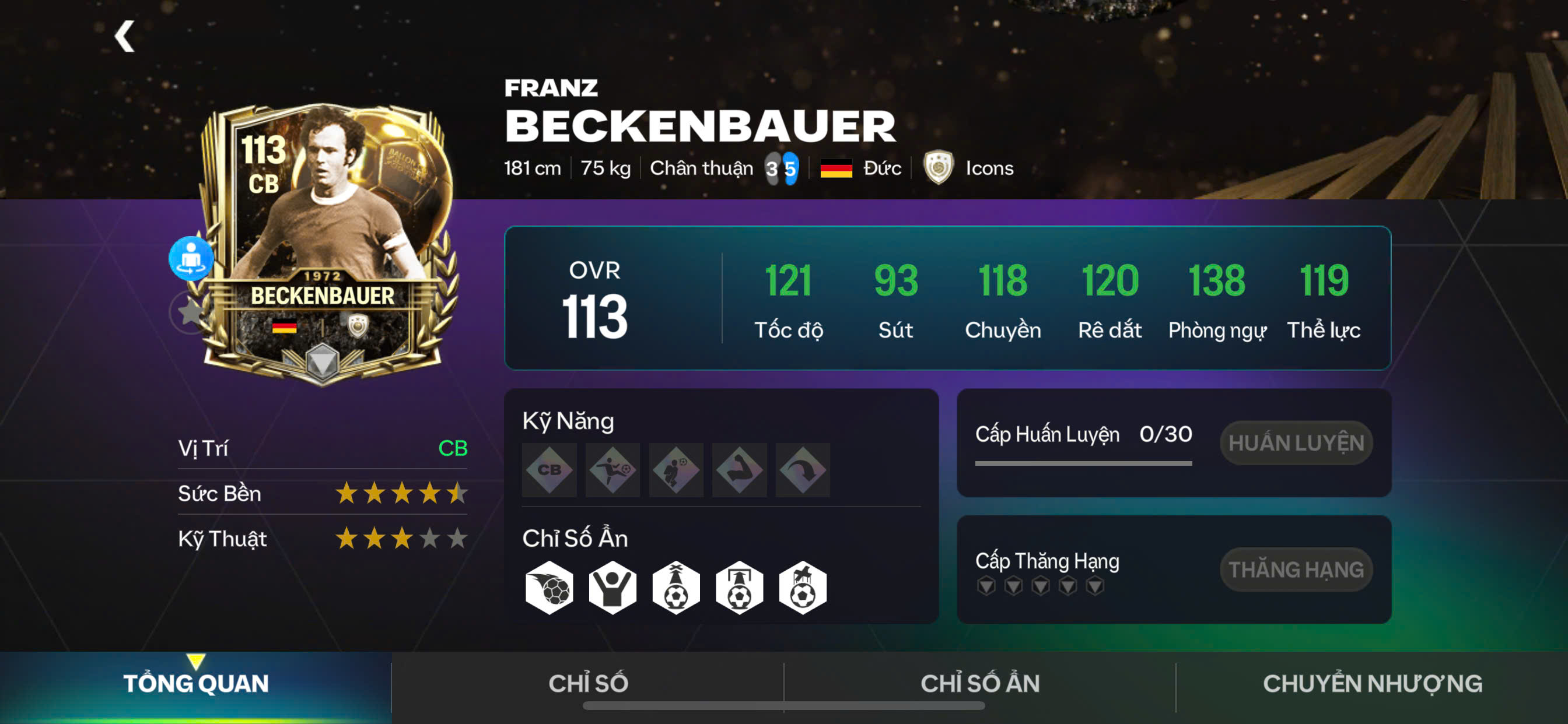Switch to the TỔNG QUAN tab
Viewport: 1568px width, 724px height.
(195, 684)
